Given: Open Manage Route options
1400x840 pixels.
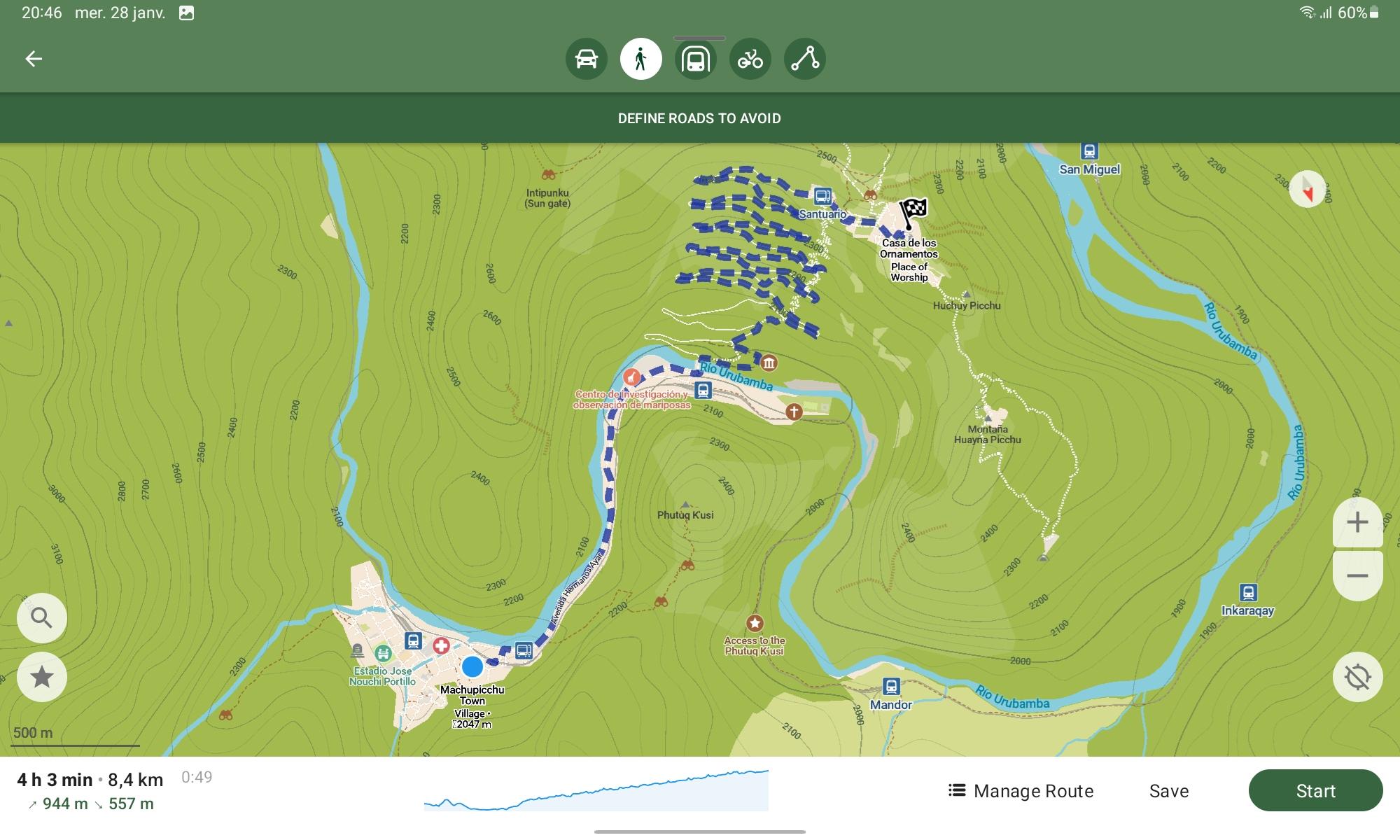Looking at the screenshot, I should 1021,791.
